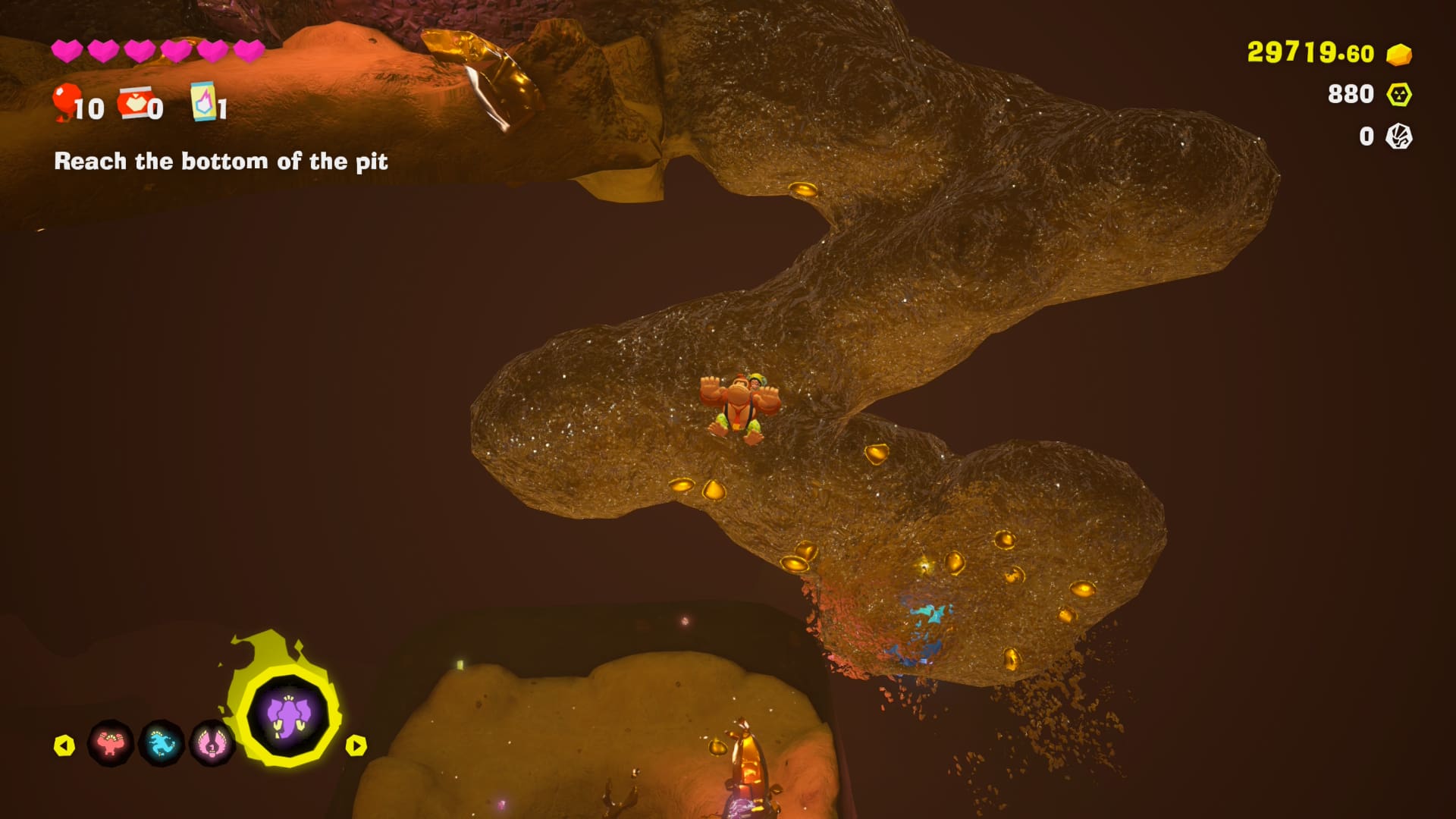
Task: Cycle Bananza selection with the left arrow
Action: [64, 745]
